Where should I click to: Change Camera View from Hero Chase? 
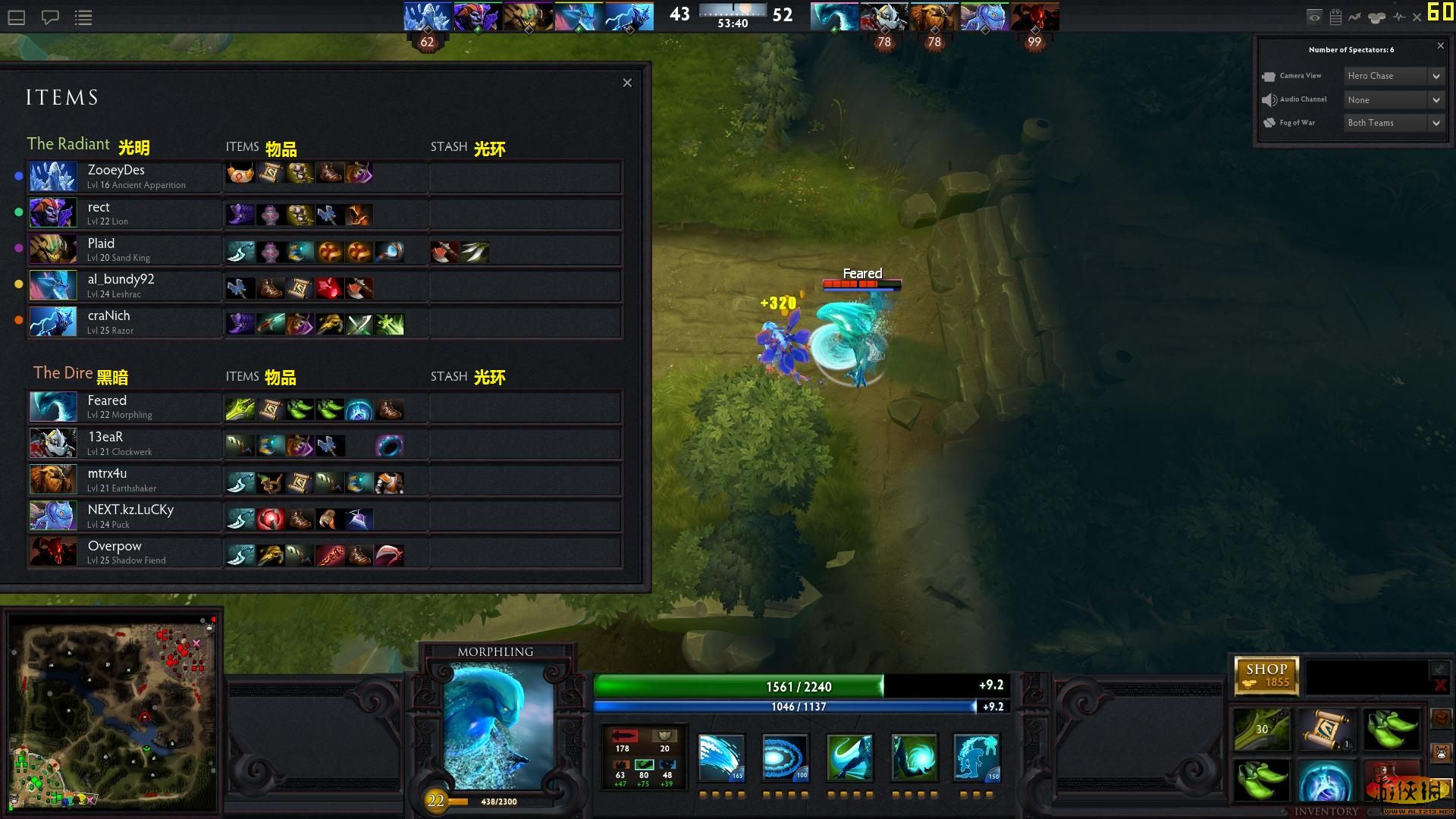coord(1393,76)
